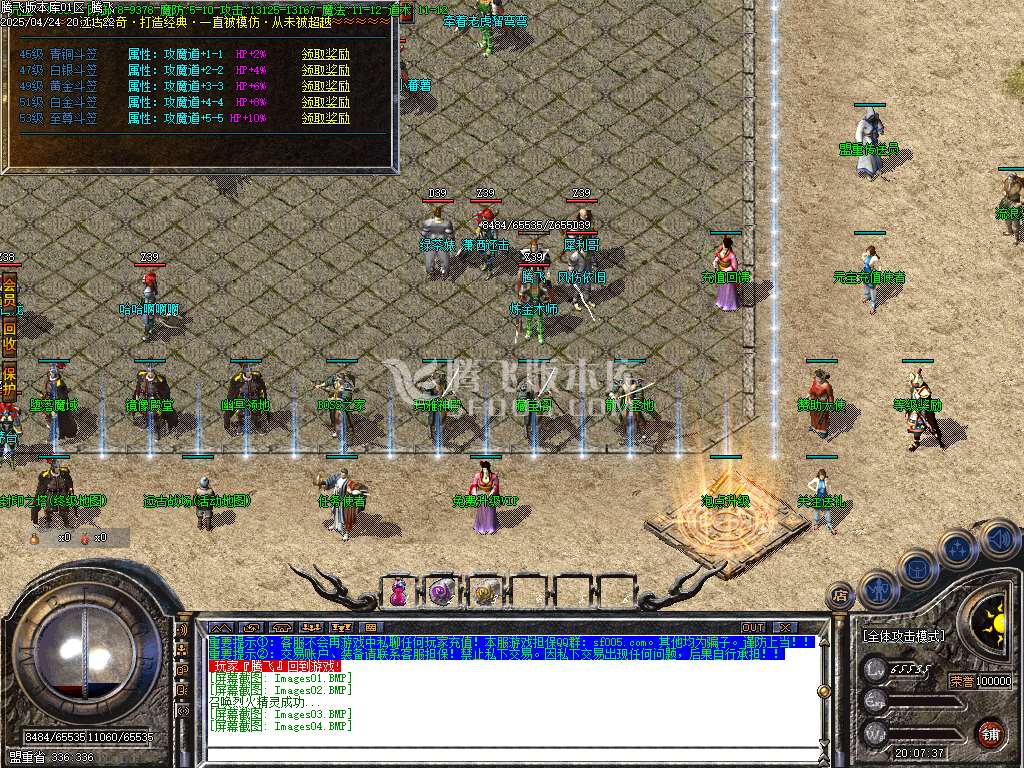This screenshot has height=768, width=1024.
Task: Select the yellow scroll belt slot
Action: point(485,592)
